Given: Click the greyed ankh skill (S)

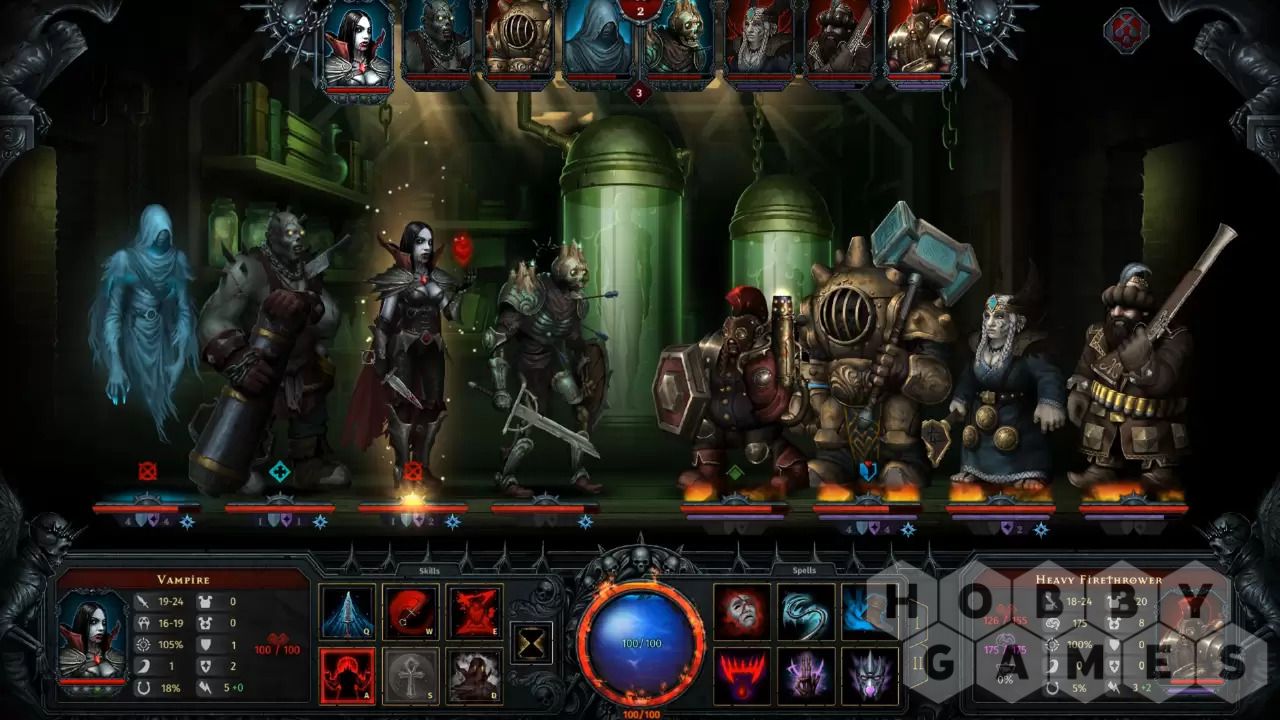Looking at the screenshot, I should point(410,676).
